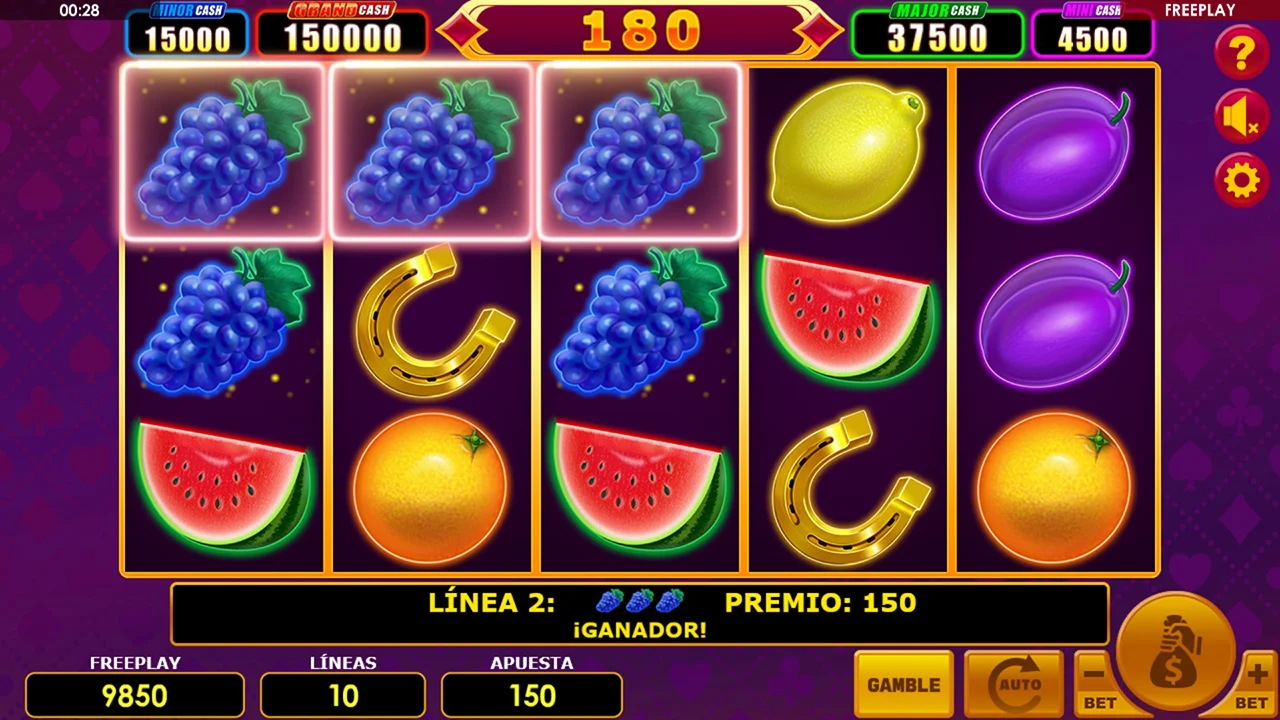The height and width of the screenshot is (720, 1280).
Task: Open the help question mark menu
Action: (x=1241, y=52)
